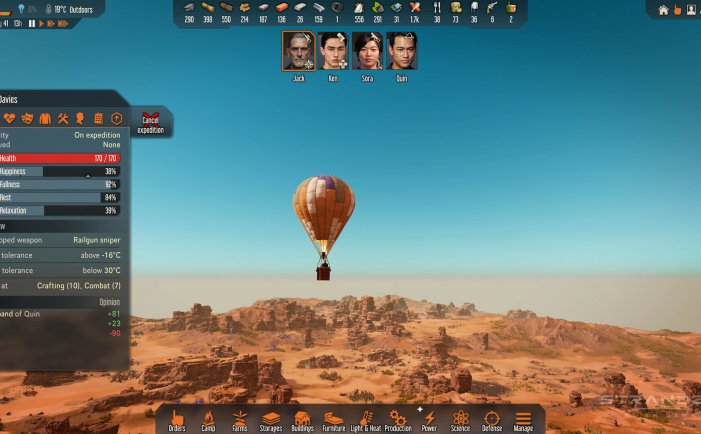The image size is (701, 434).
Task: Open the Camp build category
Action: coord(208,419)
